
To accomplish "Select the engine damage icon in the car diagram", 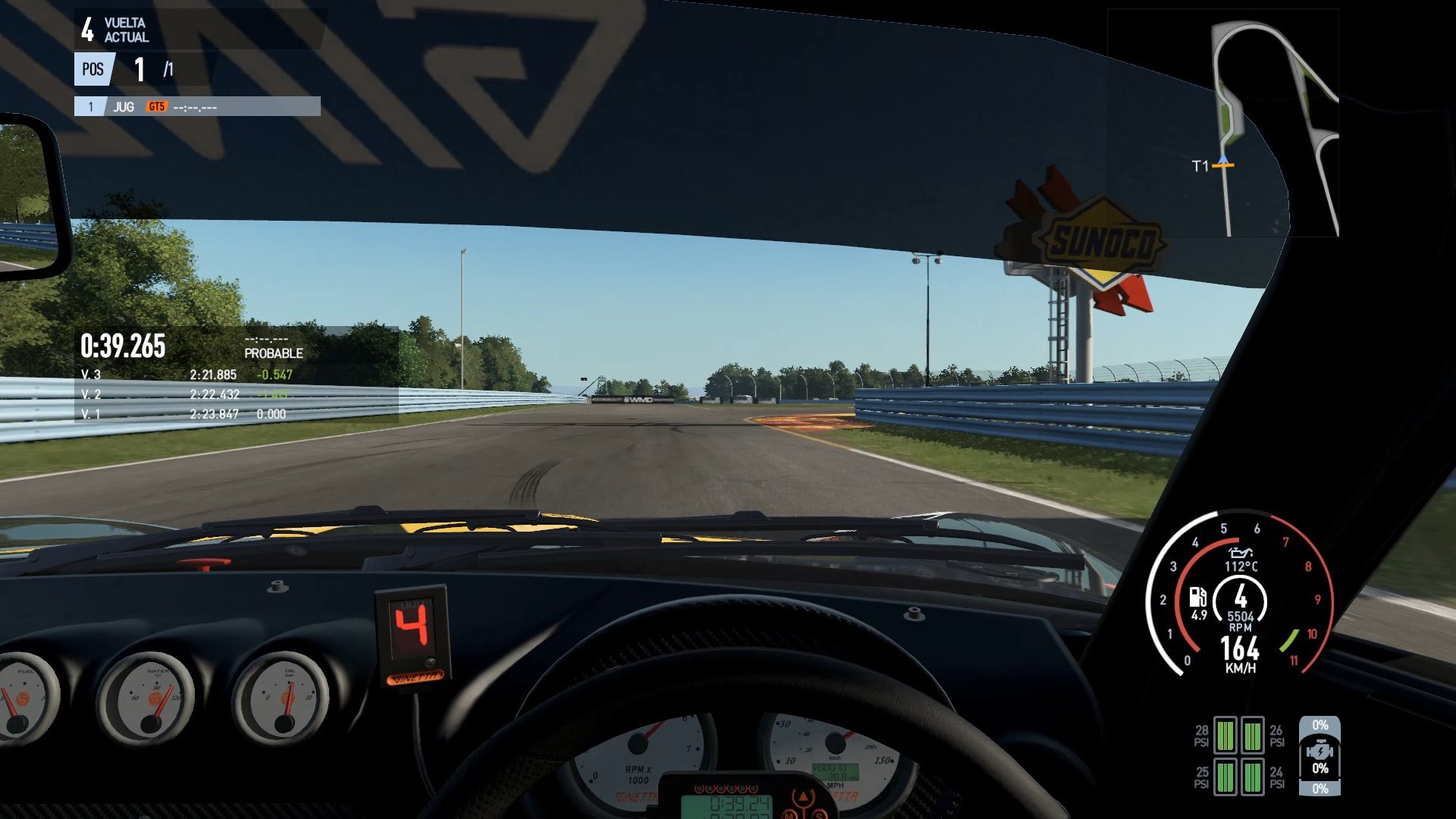I will [1320, 751].
